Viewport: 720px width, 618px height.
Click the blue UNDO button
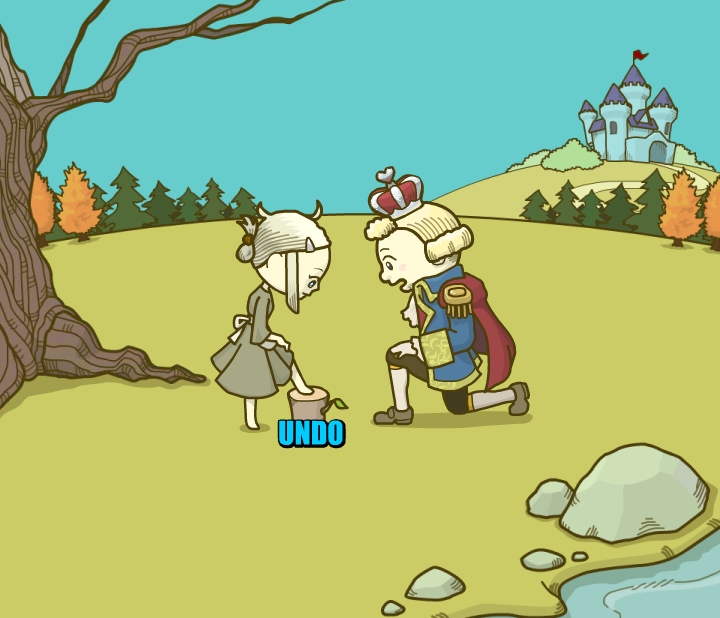click(x=311, y=433)
